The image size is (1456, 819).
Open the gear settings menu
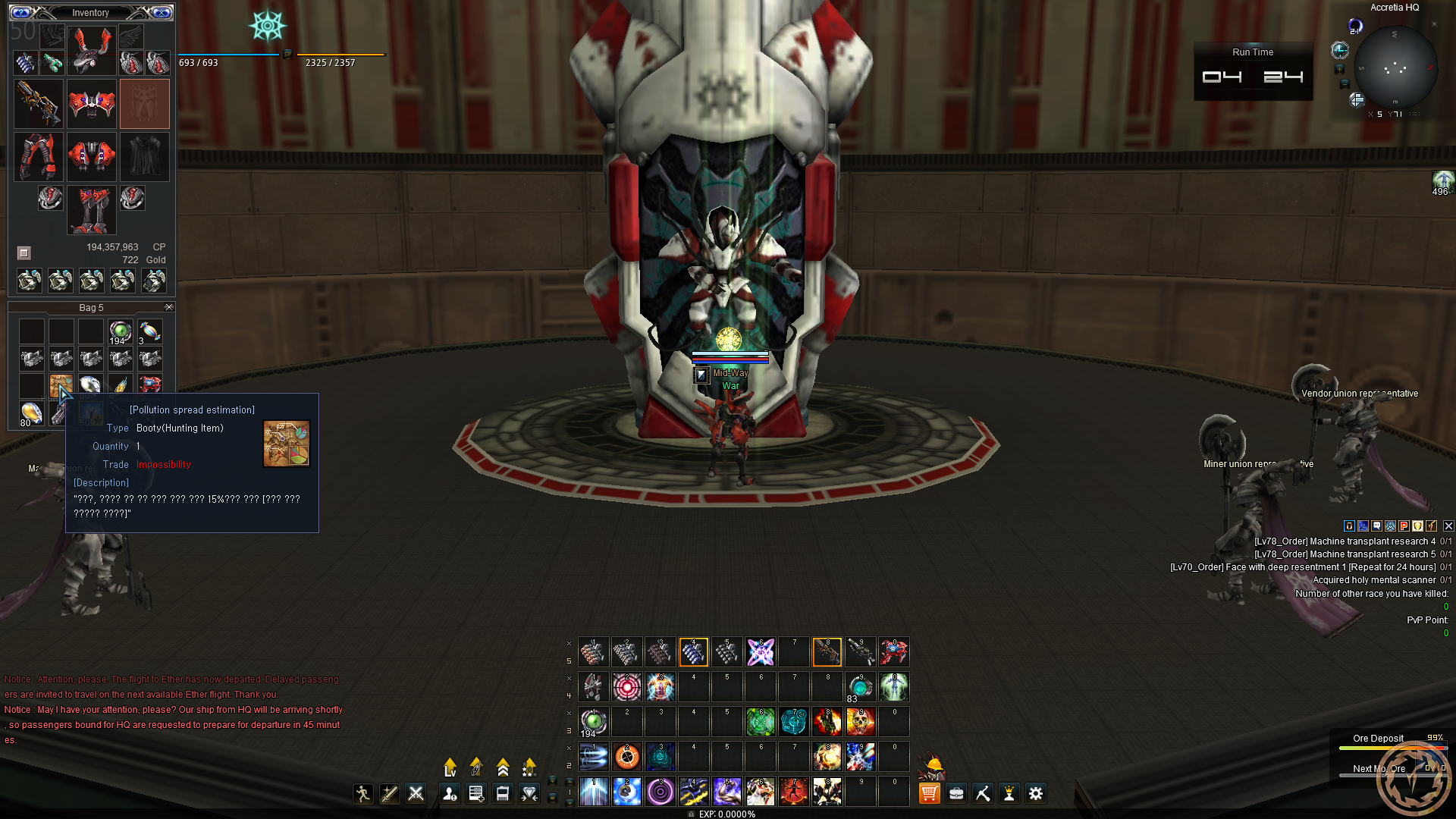(x=1035, y=793)
